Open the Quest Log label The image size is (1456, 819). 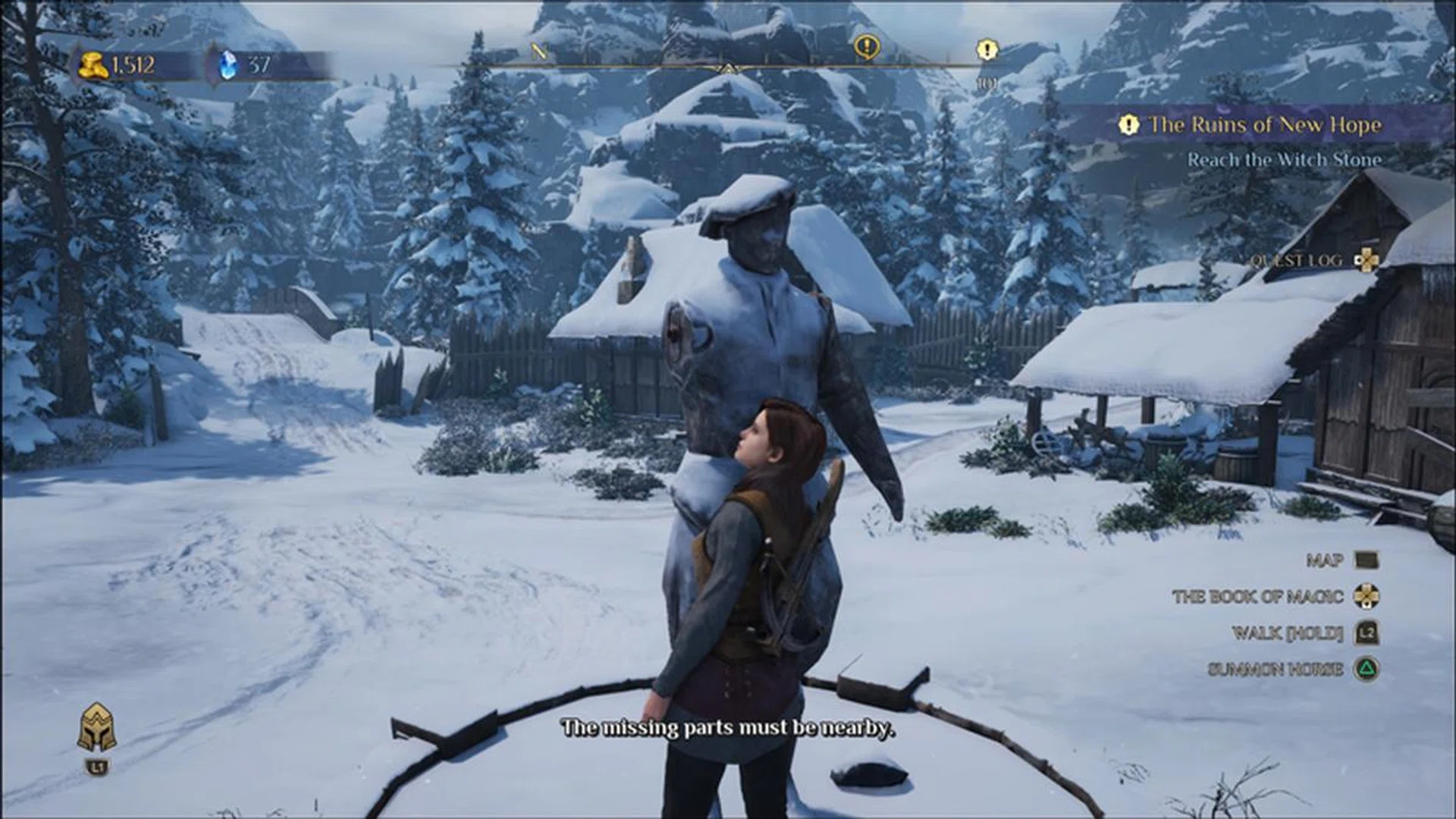point(1296,260)
